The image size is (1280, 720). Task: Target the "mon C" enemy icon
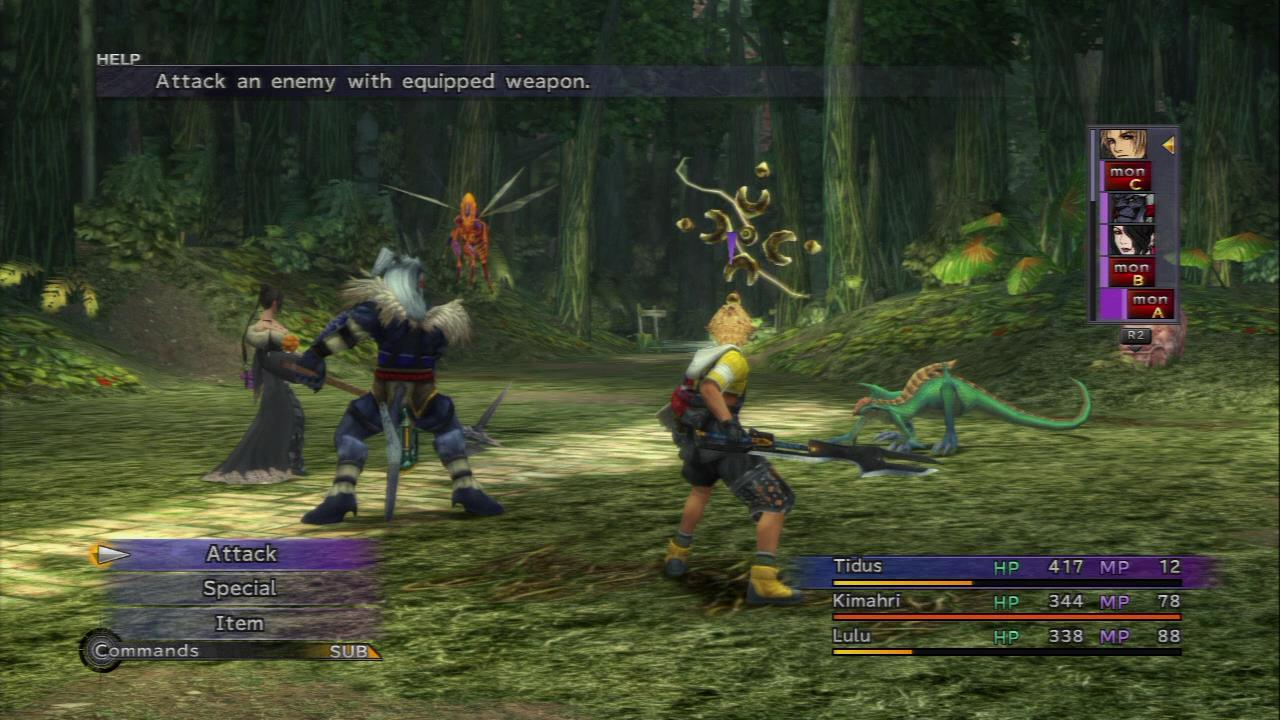pyautogui.click(x=1127, y=178)
